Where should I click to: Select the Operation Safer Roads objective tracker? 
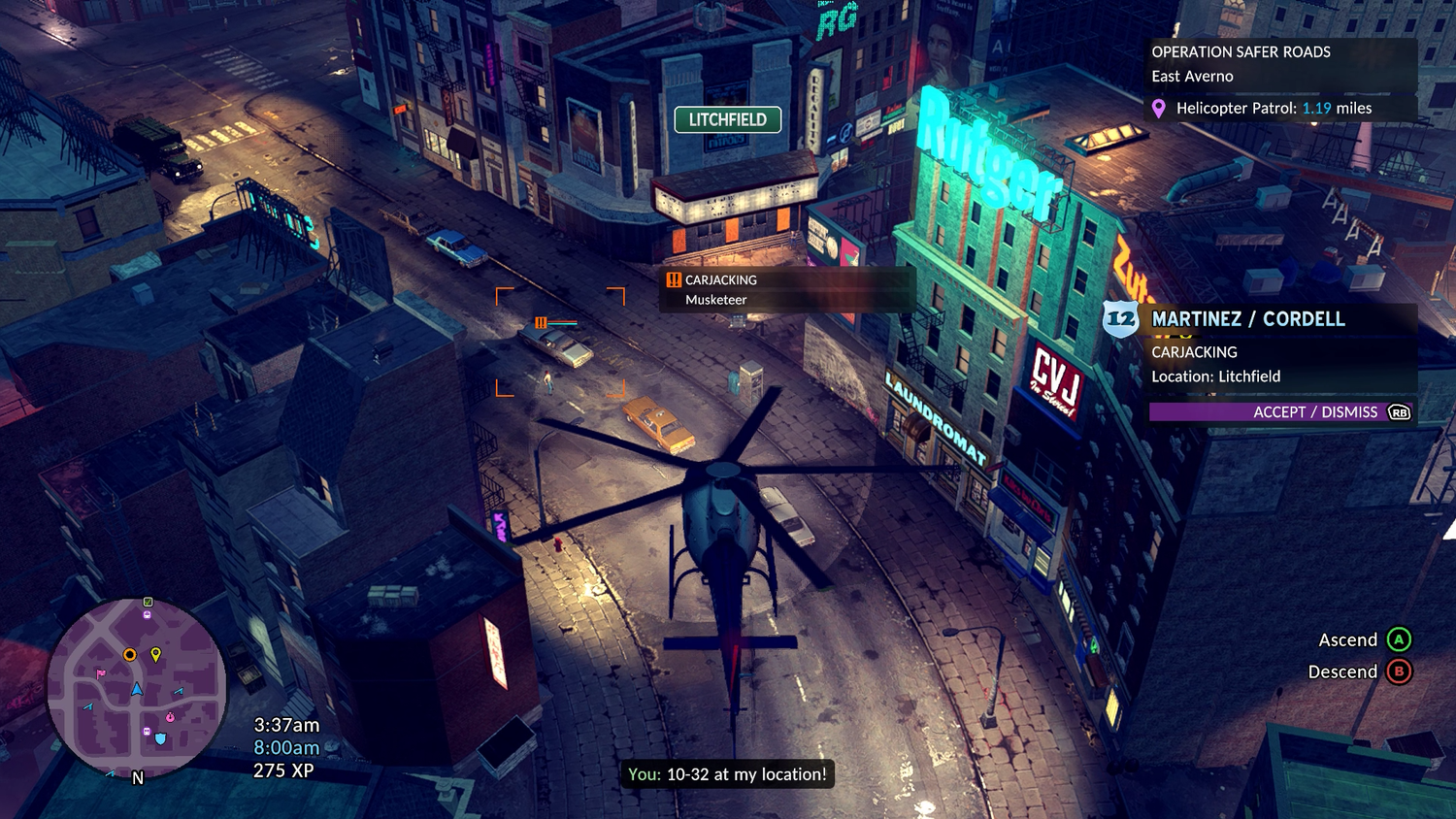click(x=1241, y=52)
